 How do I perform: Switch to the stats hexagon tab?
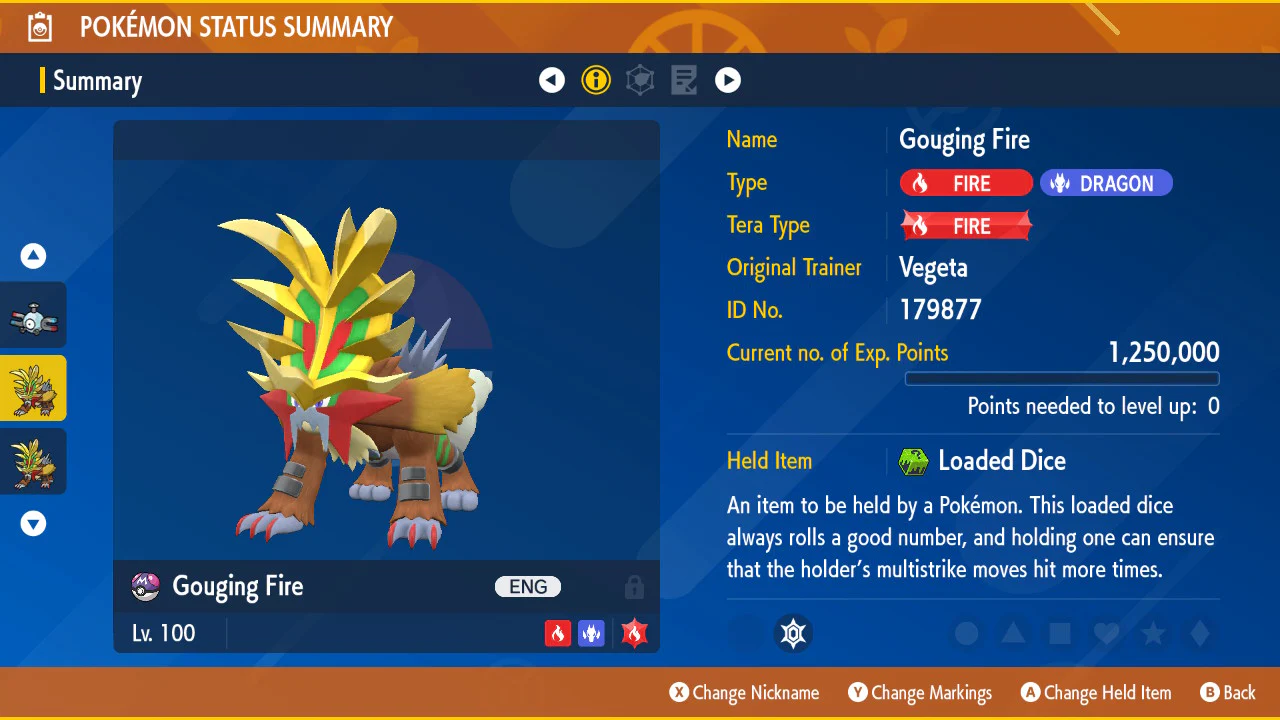[640, 80]
